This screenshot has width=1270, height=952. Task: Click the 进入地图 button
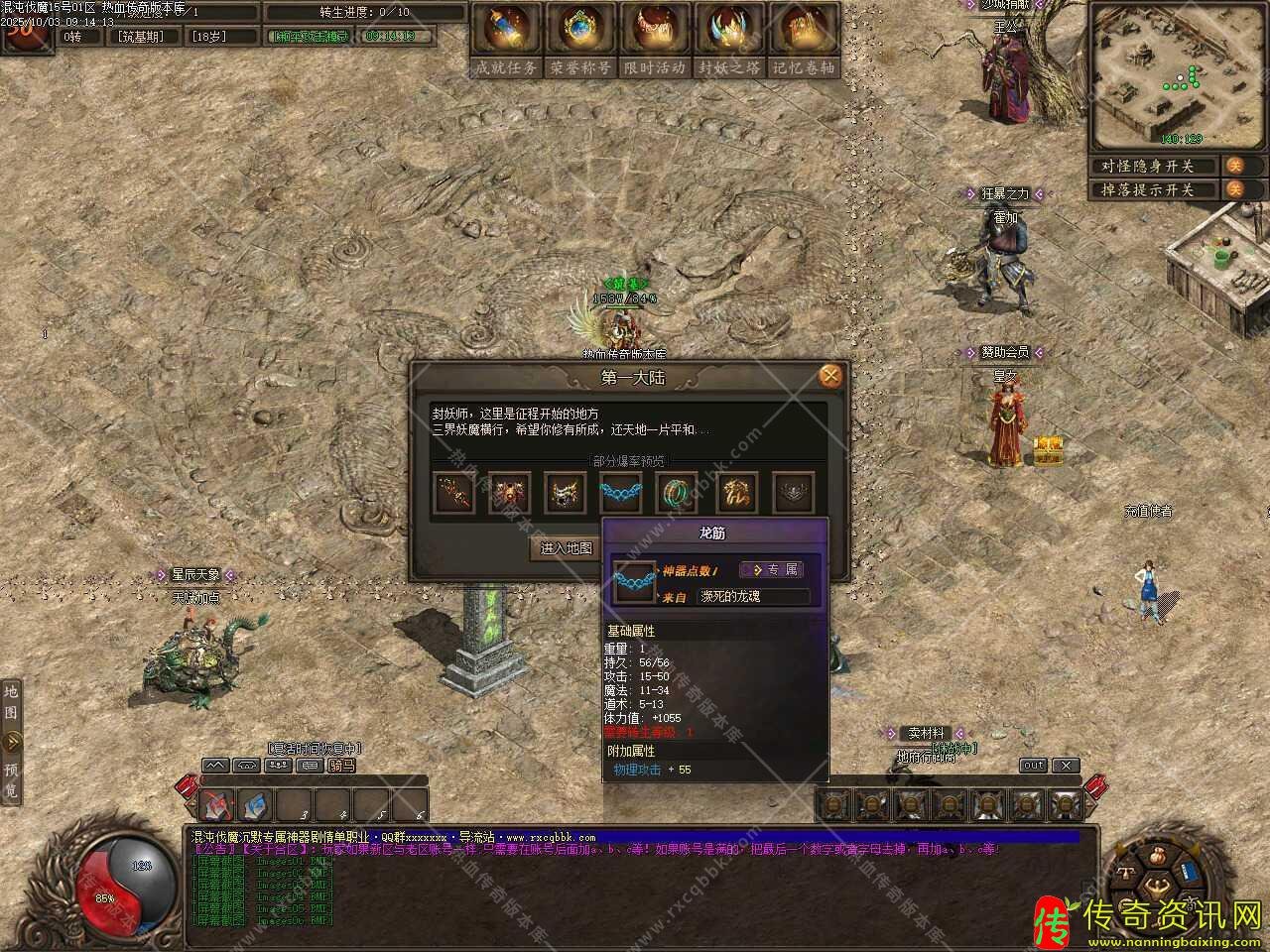click(x=567, y=548)
